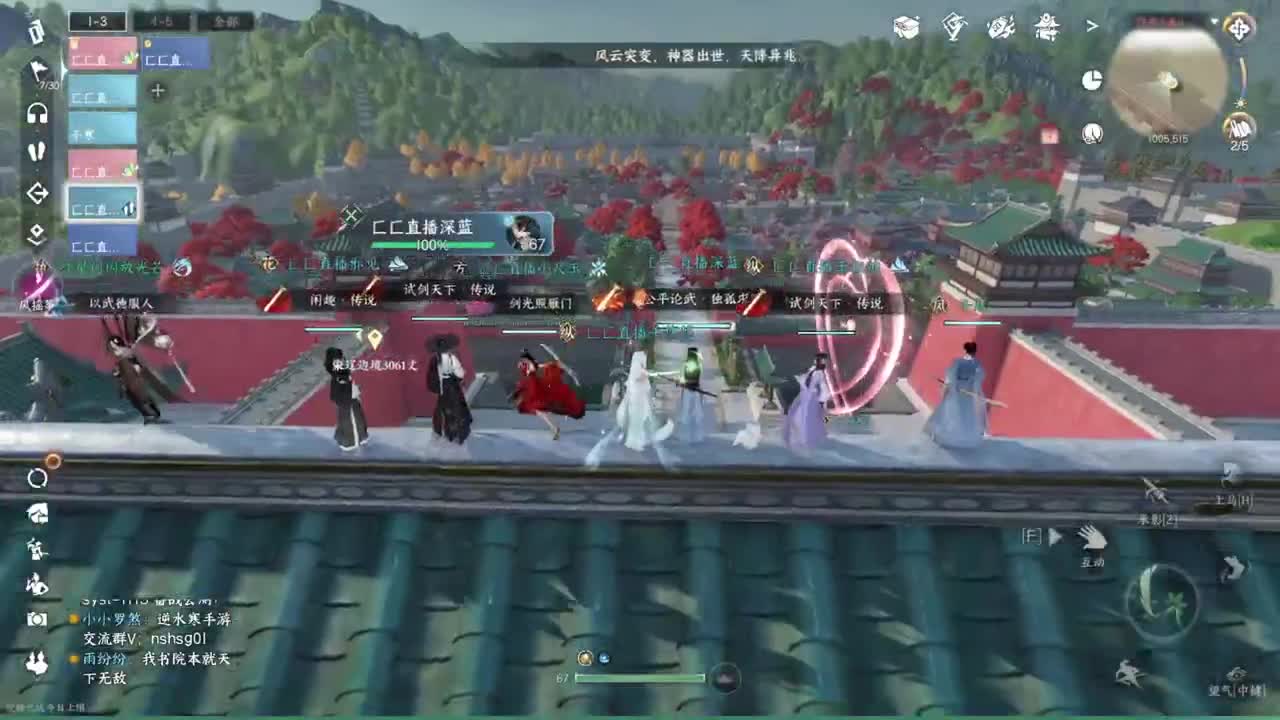Viewport: 1280px width, 720px height.
Task: Activate the 望气[中键] eye skill icon
Action: [1235, 673]
